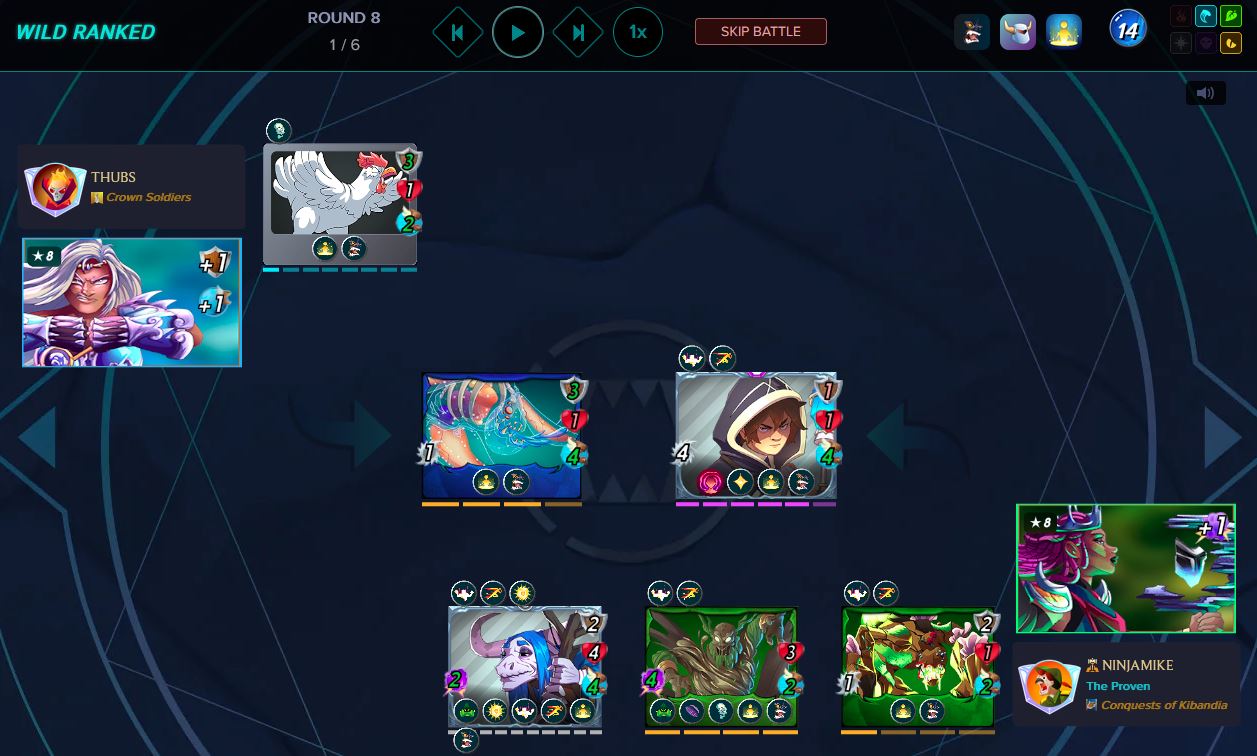Show the 14 mana cap info

click(1127, 30)
